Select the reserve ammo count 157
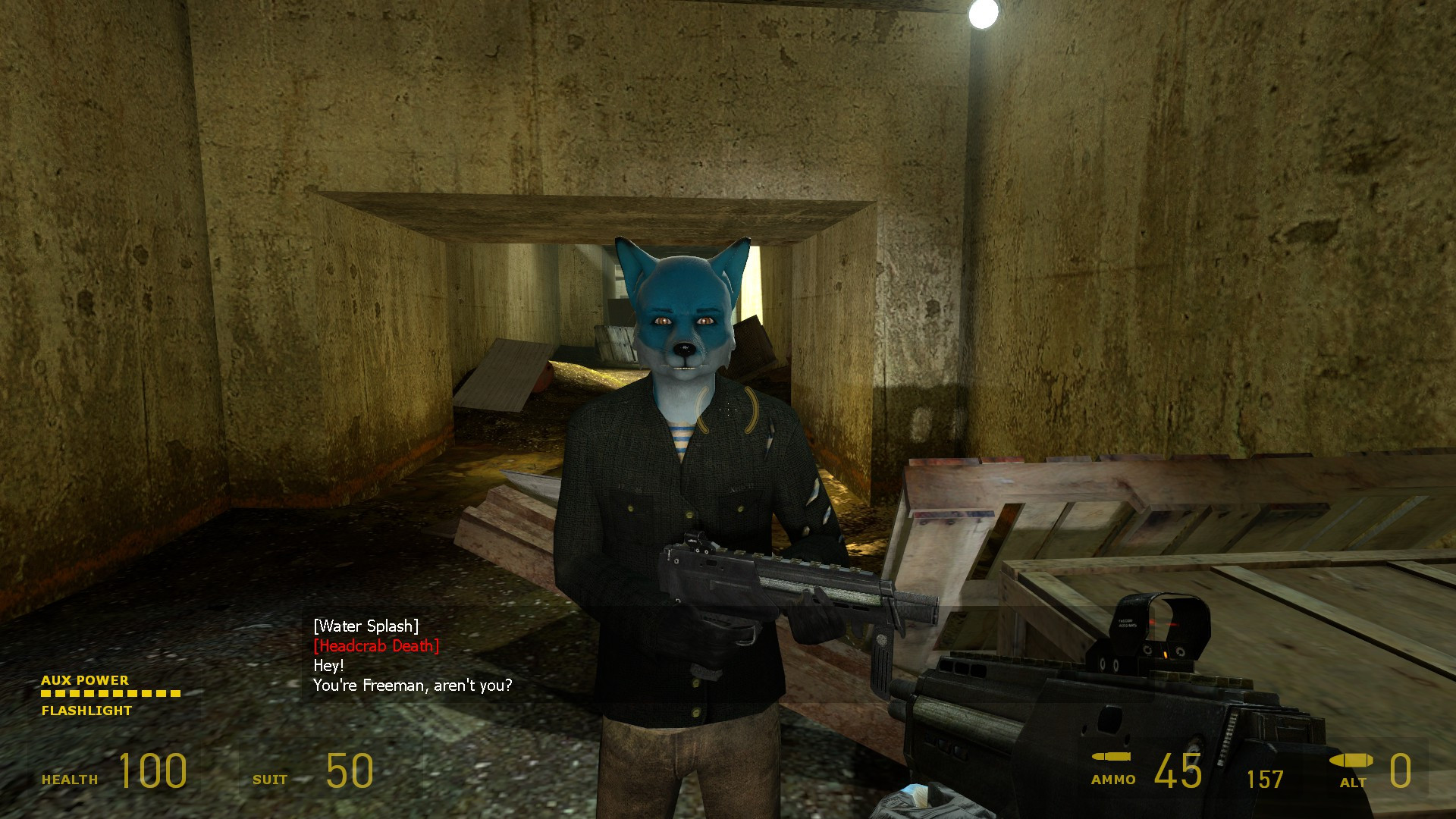 pyautogui.click(x=1266, y=779)
